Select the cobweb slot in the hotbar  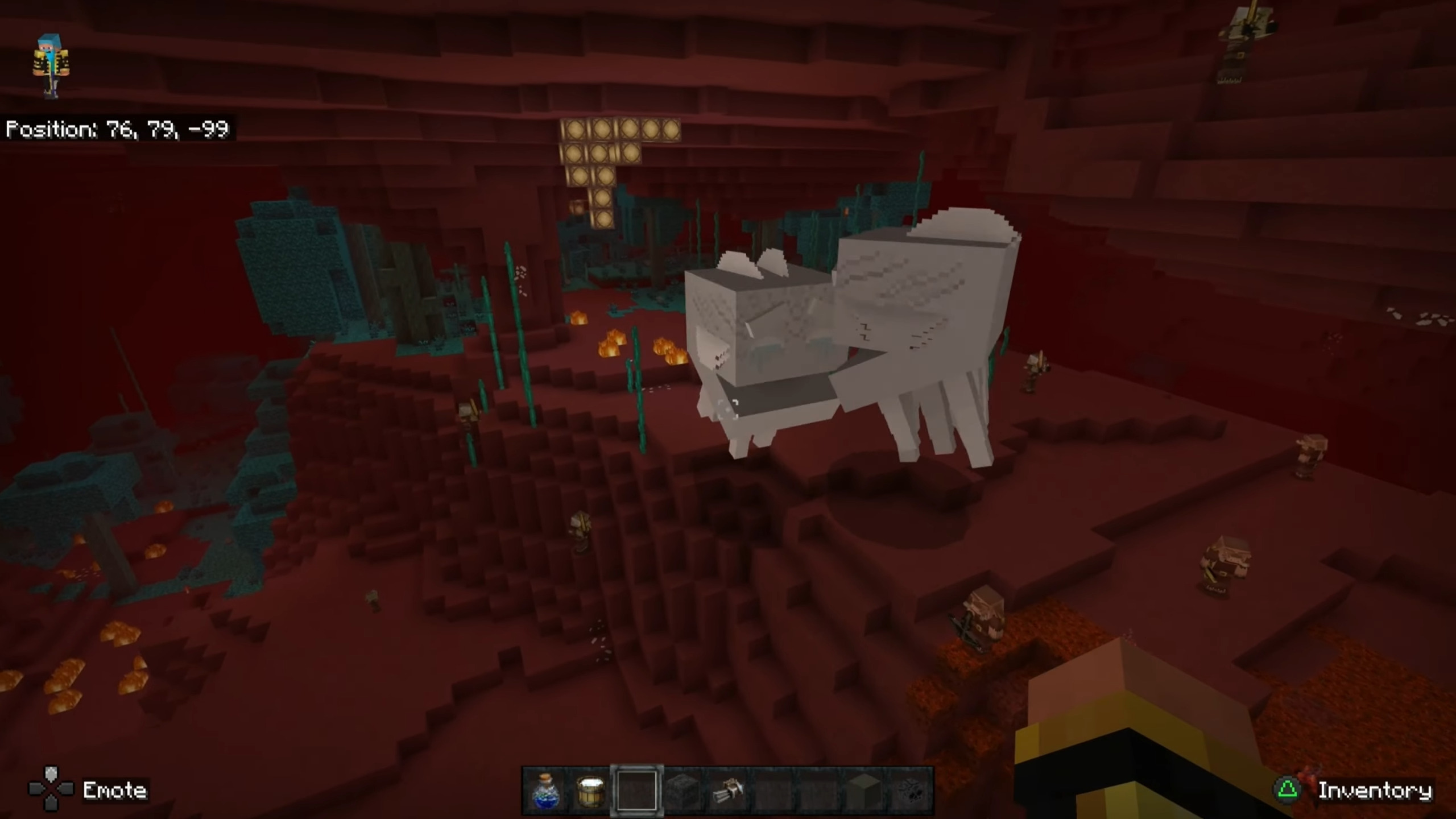[x=910, y=791]
